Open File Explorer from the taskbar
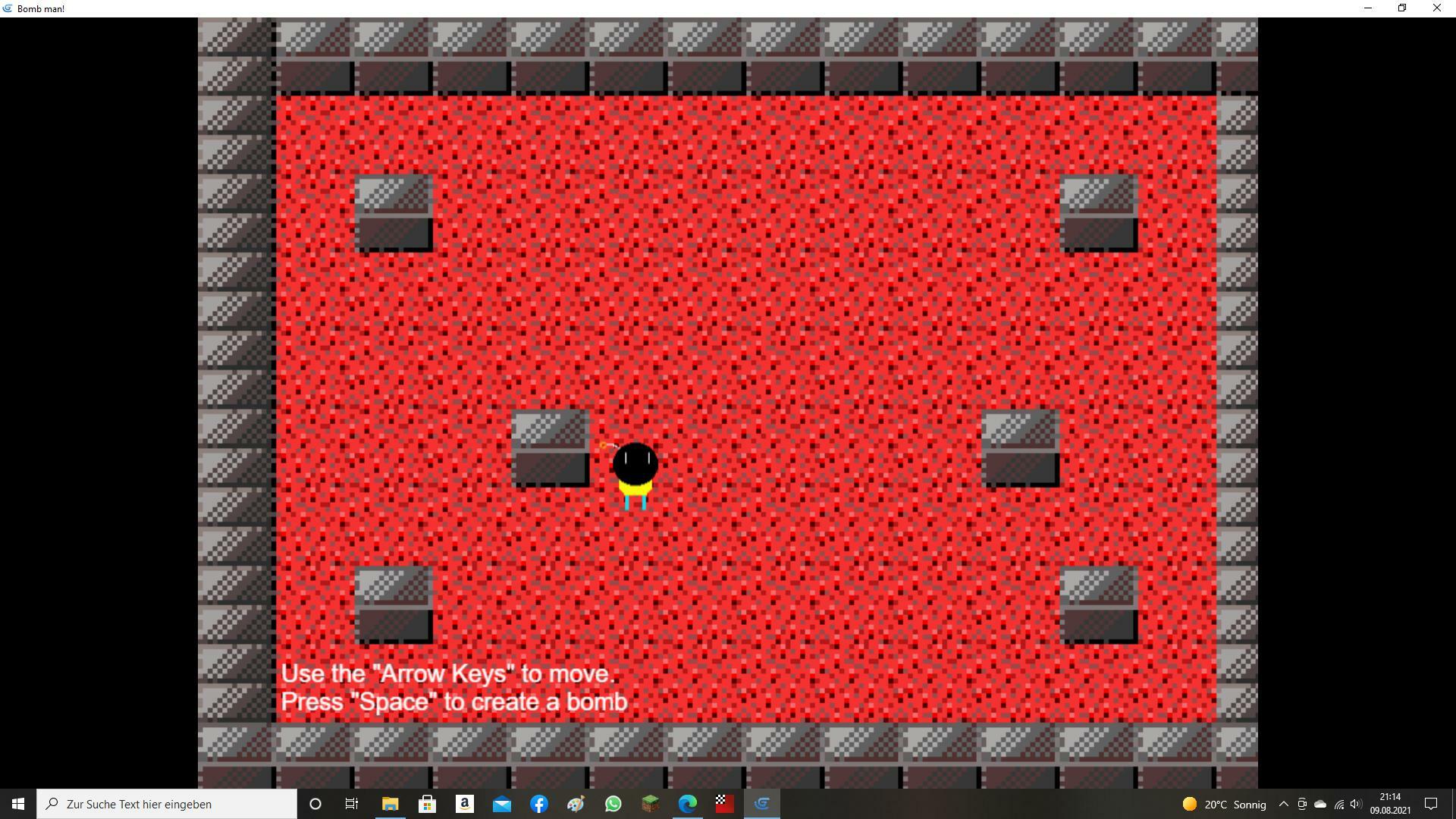Screen dimensions: 1456x819 (x=391, y=804)
